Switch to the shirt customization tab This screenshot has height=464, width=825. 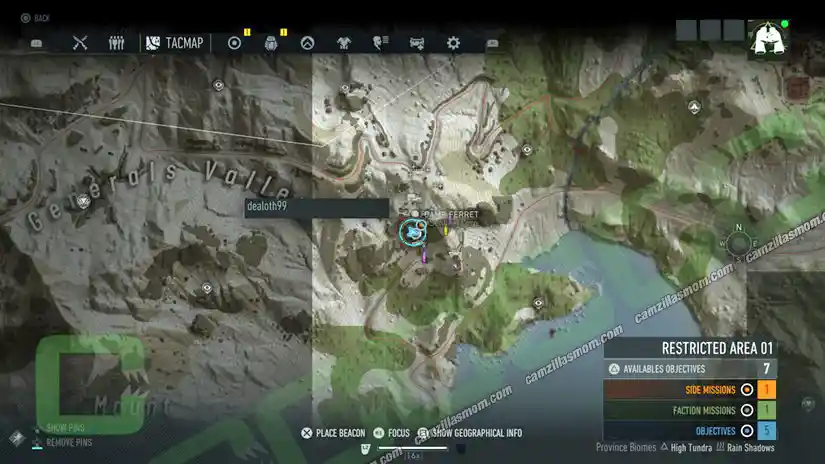click(345, 43)
